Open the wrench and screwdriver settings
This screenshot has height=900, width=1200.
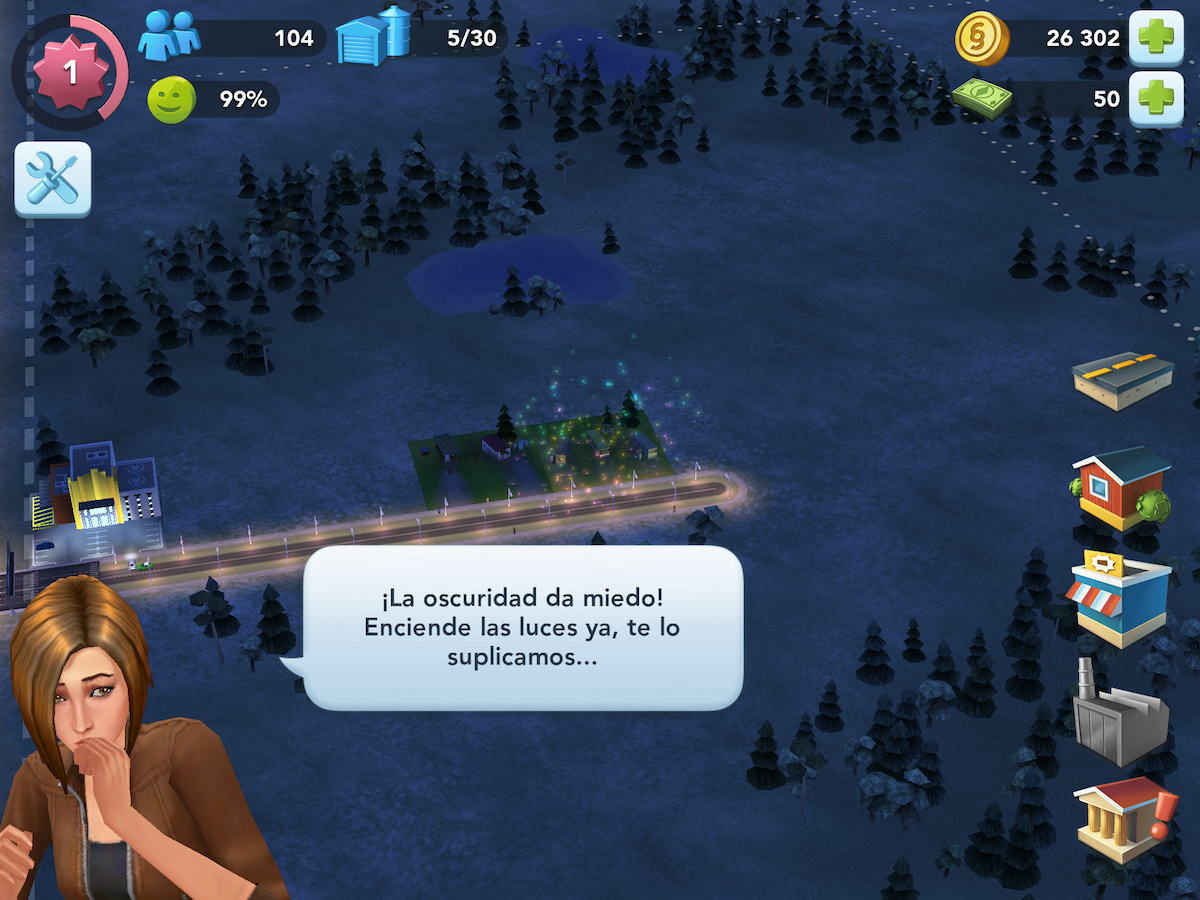(x=52, y=179)
